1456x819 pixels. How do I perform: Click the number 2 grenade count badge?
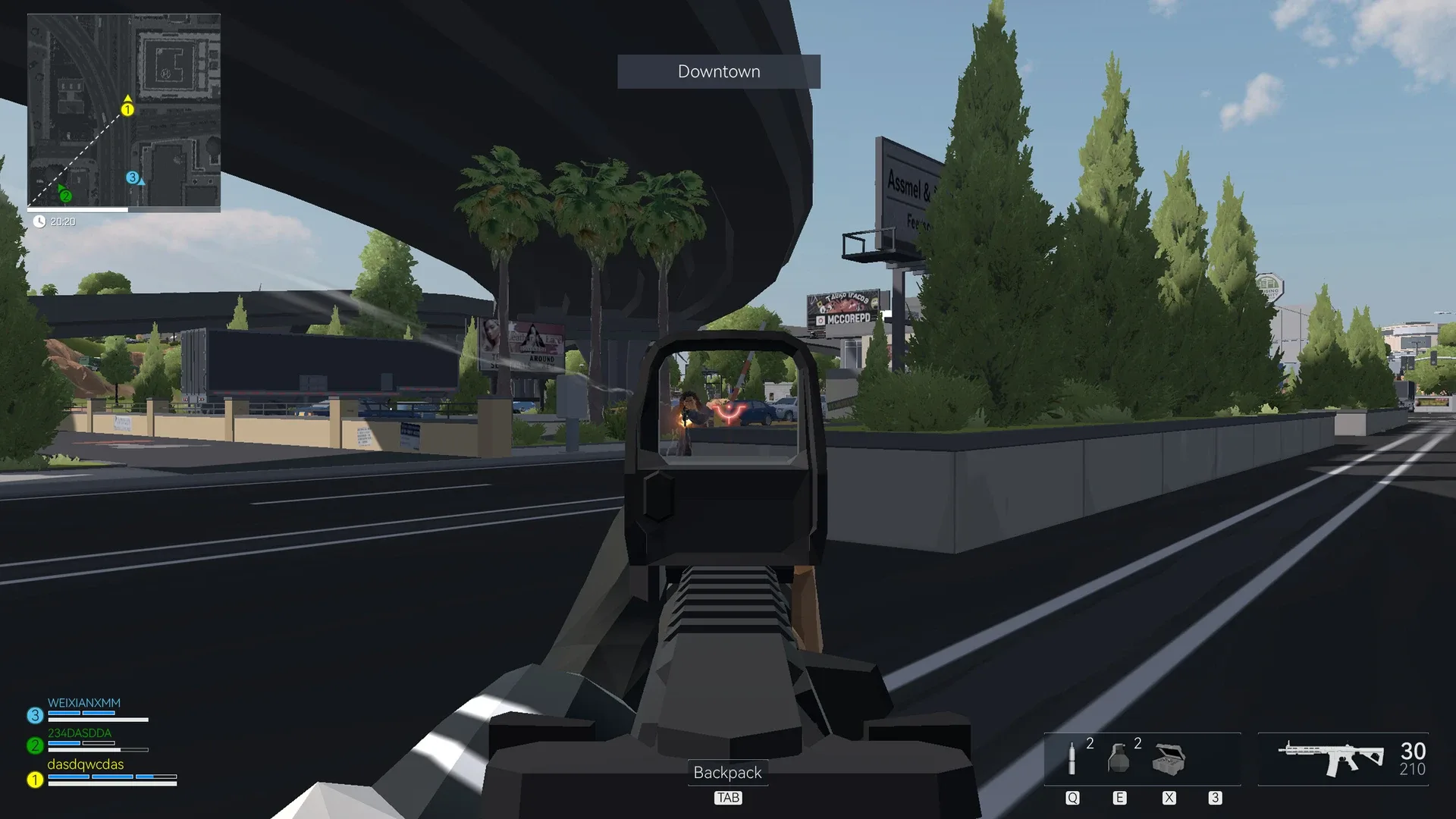pyautogui.click(x=1136, y=744)
